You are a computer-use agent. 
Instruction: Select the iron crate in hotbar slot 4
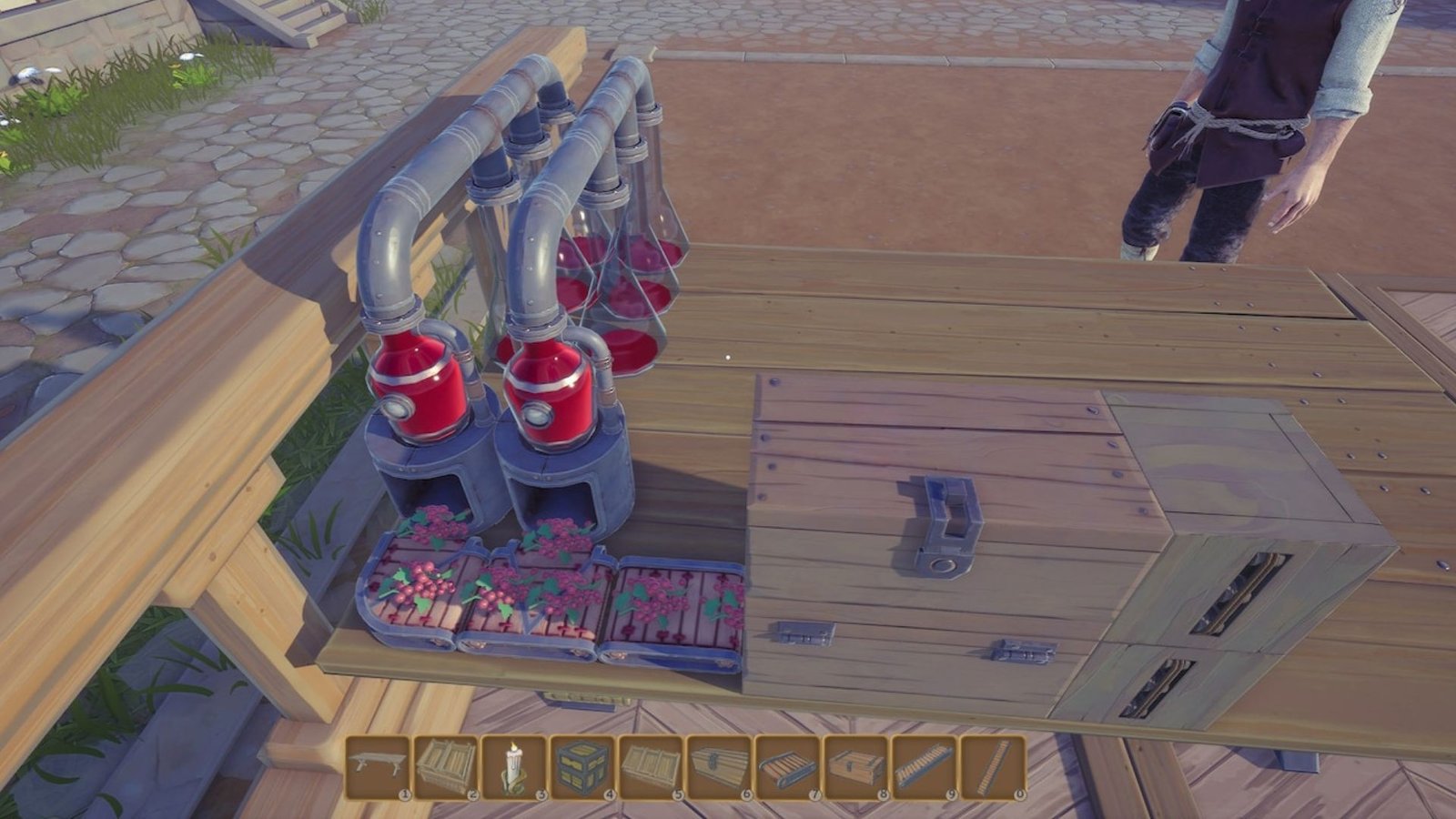click(582, 769)
